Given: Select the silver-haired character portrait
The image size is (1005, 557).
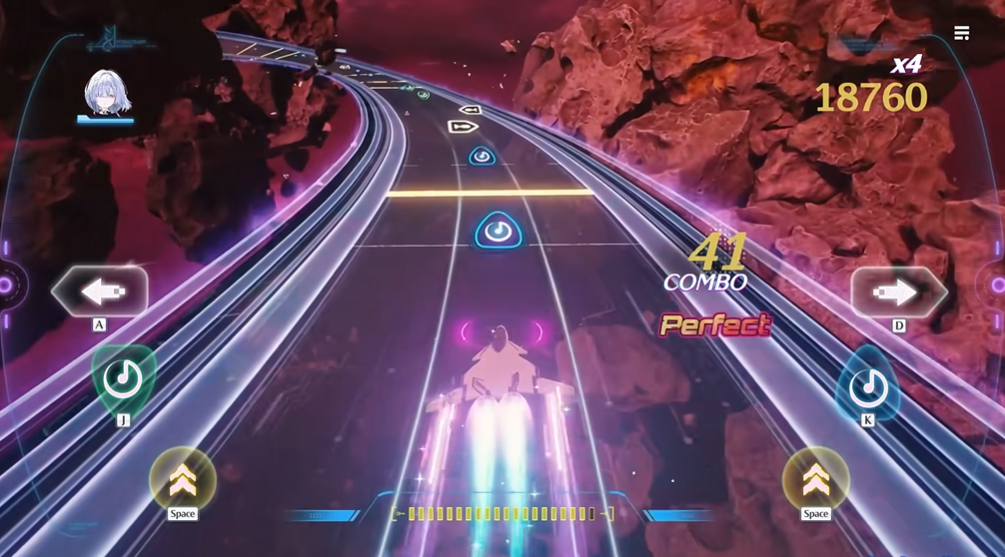Looking at the screenshot, I should coord(105,94).
